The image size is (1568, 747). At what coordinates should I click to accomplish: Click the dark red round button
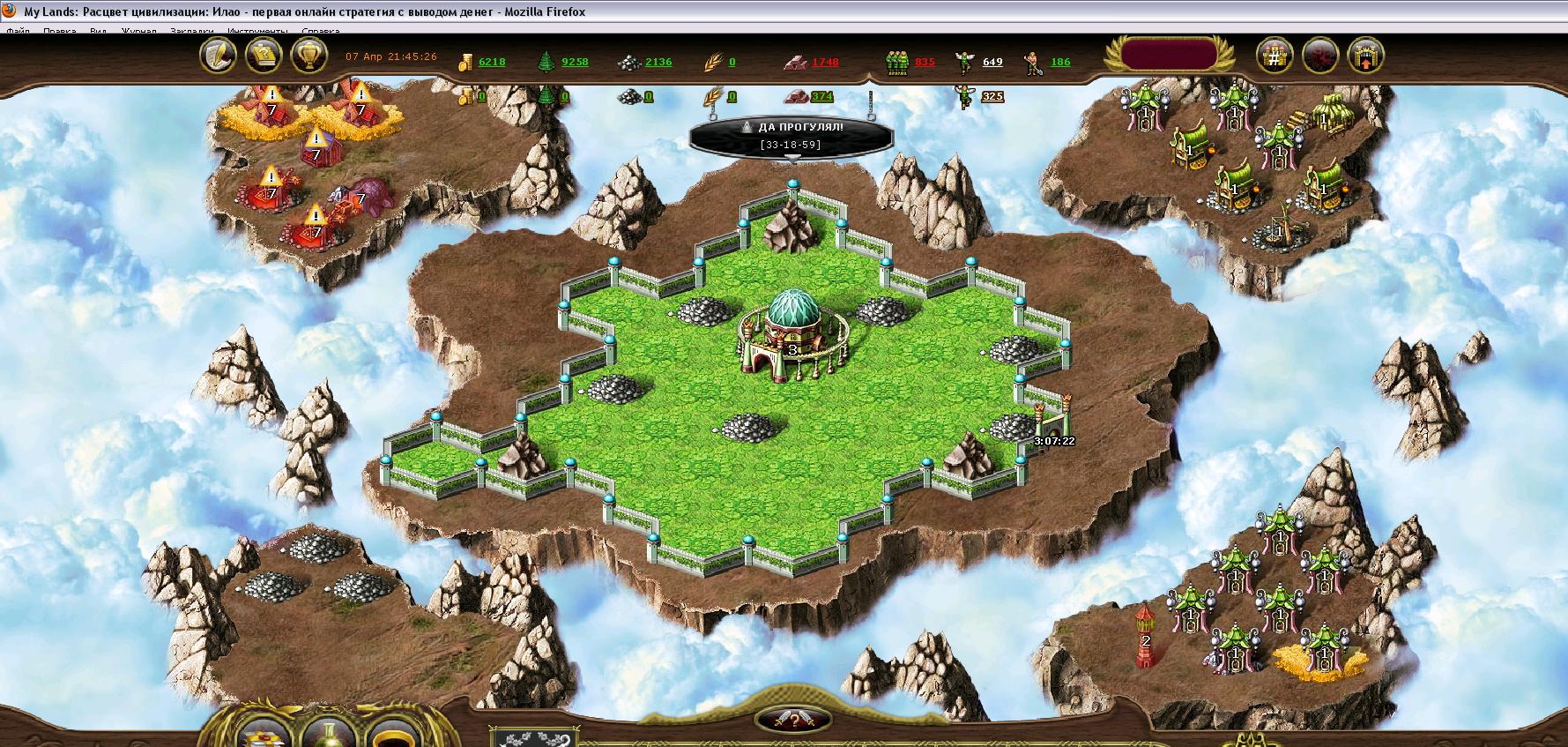pyautogui.click(x=1319, y=56)
